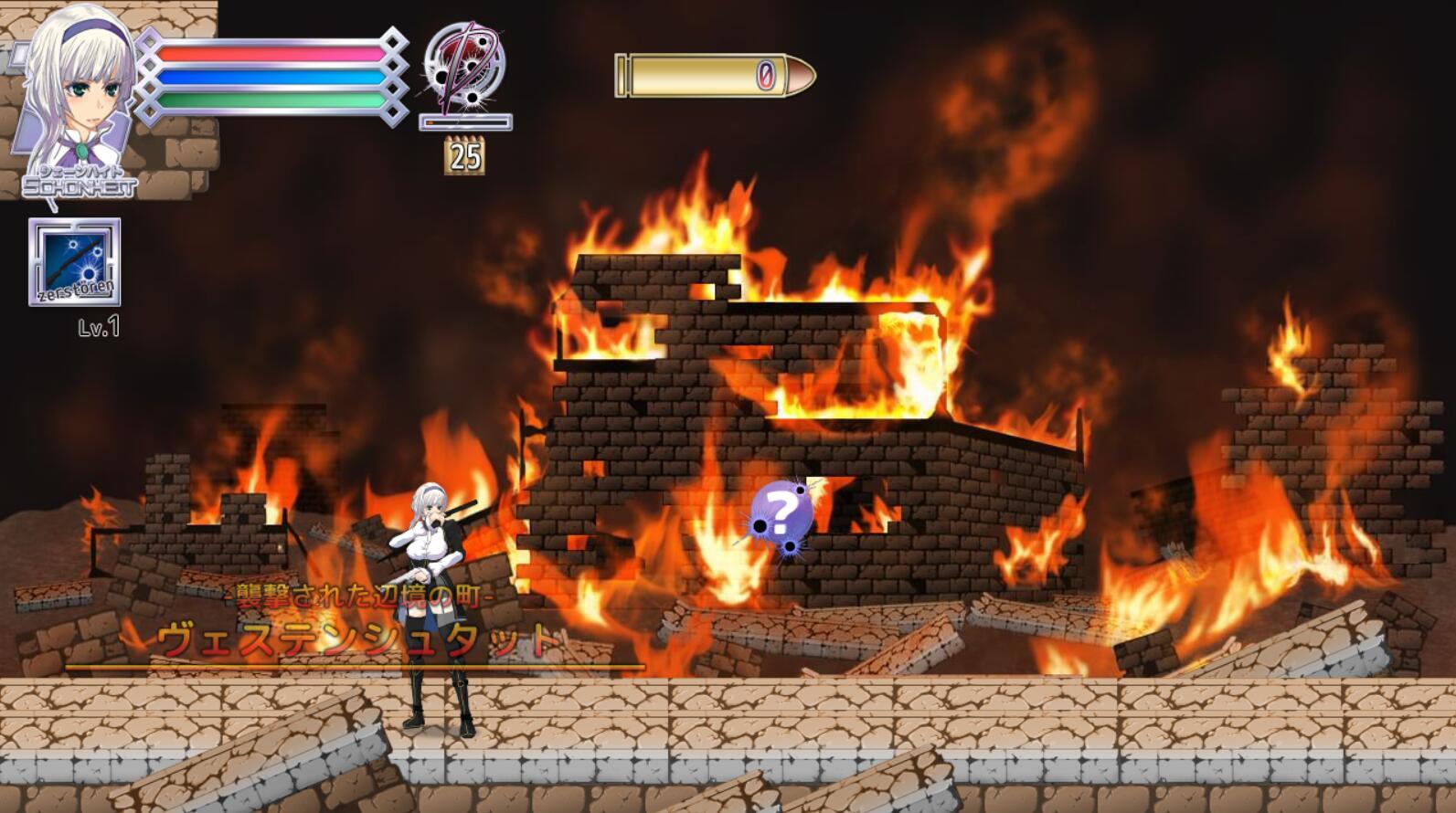Screen dimensions: 1456x813
Task: Click the ammo count badge showing 25
Action: (x=464, y=155)
